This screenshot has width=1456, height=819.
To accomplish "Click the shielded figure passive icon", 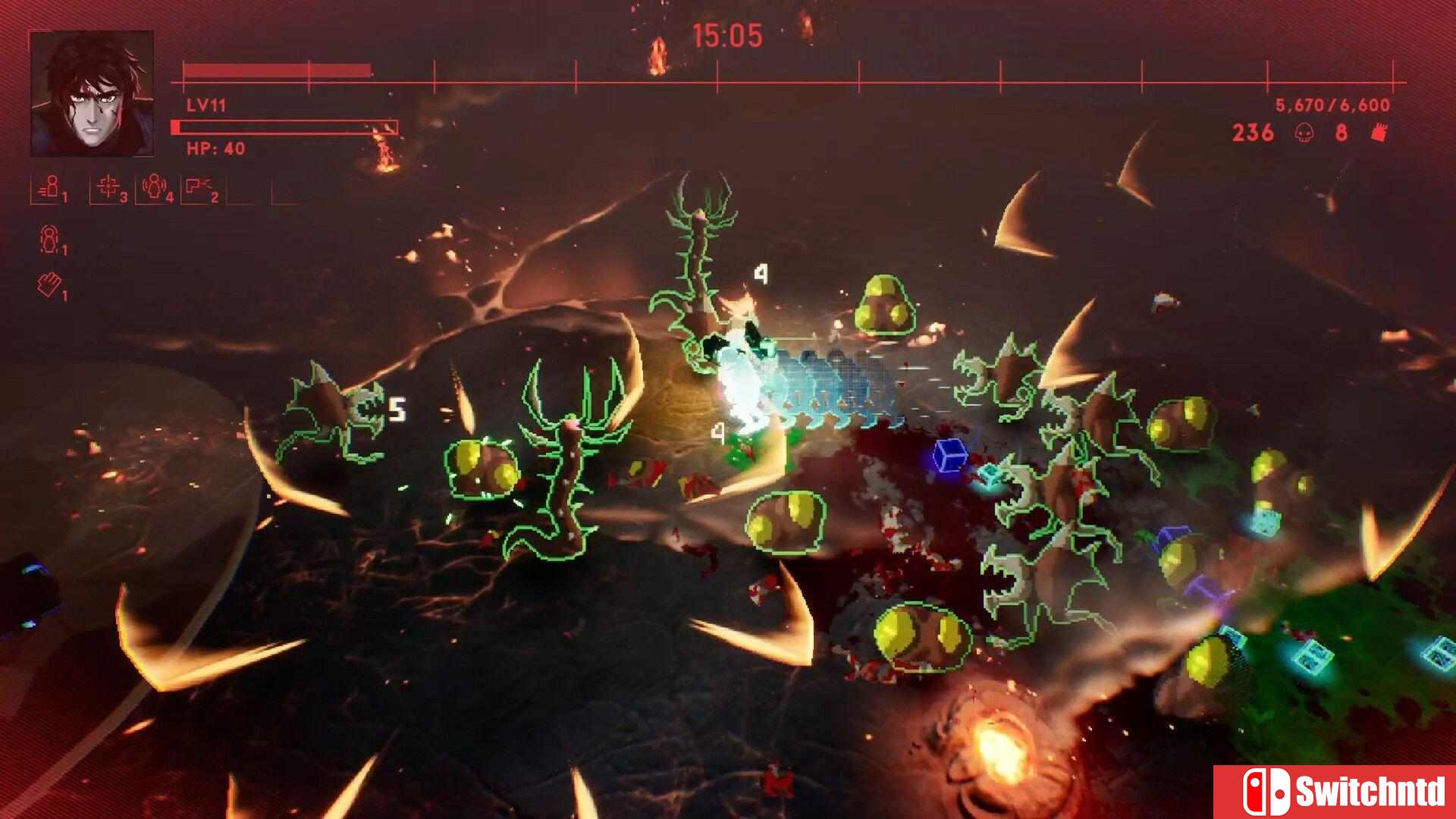I will (x=49, y=239).
